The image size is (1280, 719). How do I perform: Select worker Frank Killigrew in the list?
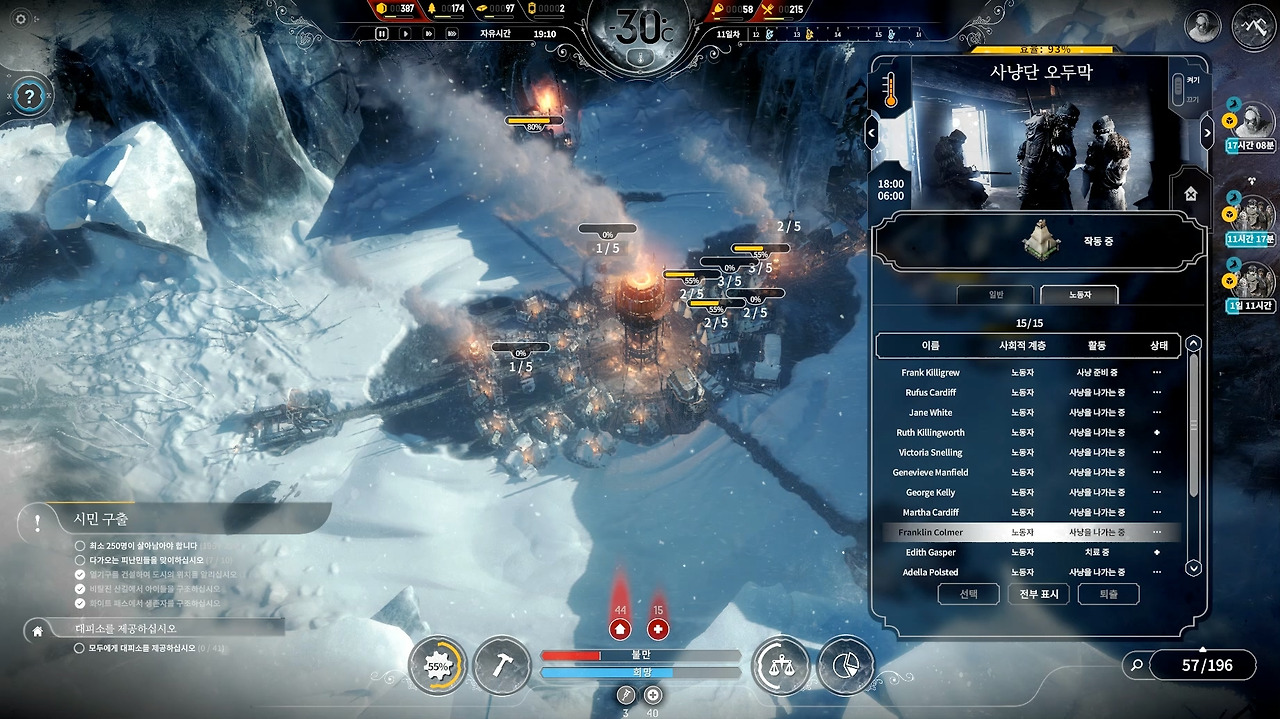(930, 373)
